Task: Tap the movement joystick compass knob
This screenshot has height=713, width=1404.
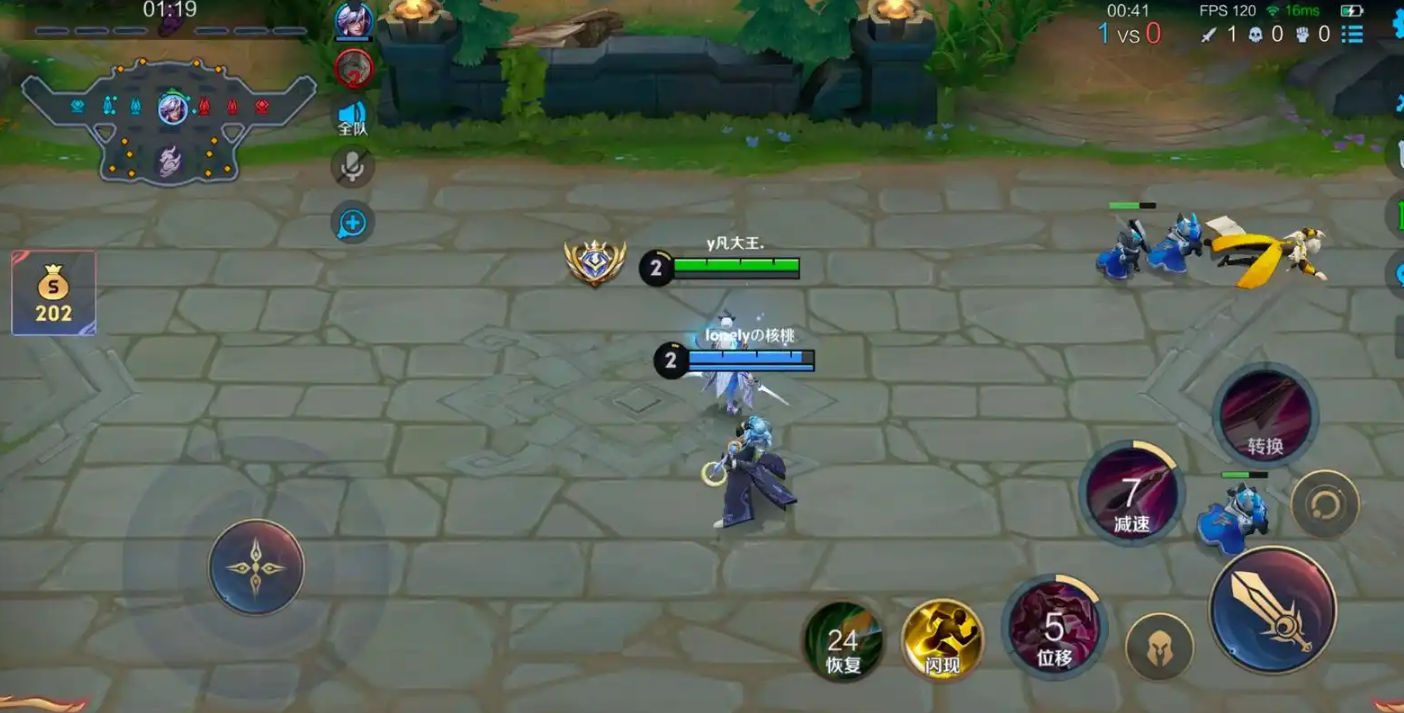Action: (x=256, y=566)
